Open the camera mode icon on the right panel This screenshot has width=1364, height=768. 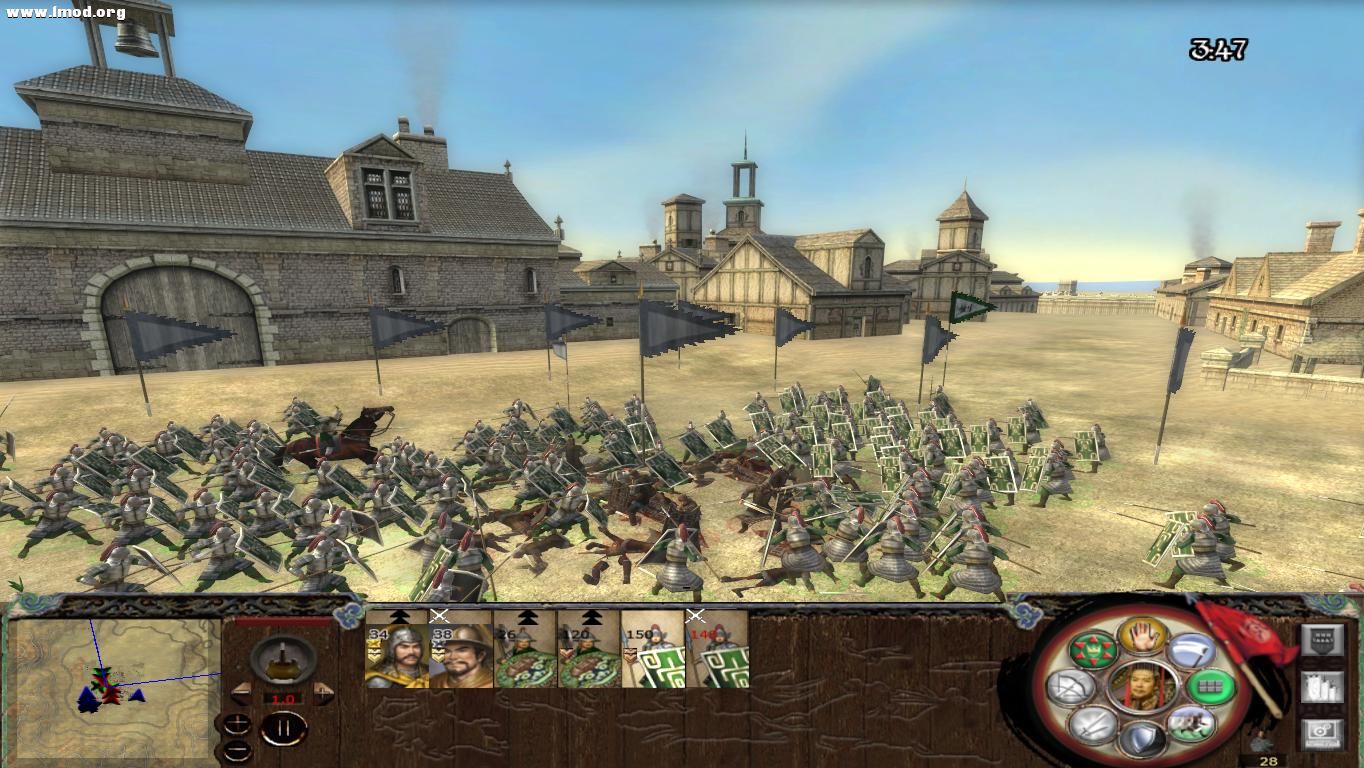tap(1323, 731)
